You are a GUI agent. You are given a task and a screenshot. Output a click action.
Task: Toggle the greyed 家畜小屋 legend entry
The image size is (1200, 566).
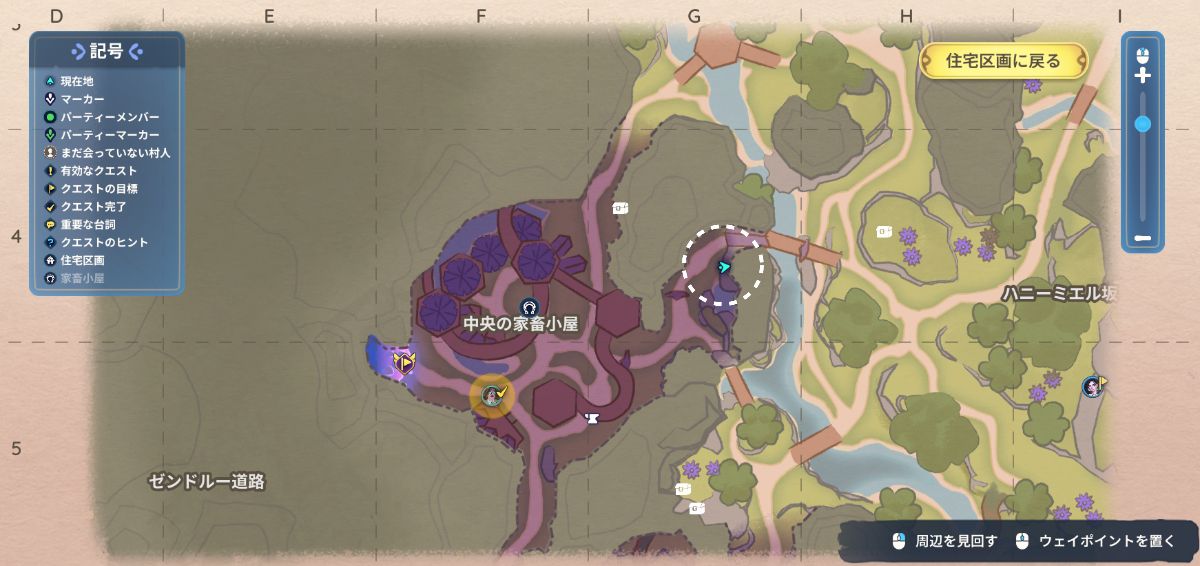[x=81, y=279]
